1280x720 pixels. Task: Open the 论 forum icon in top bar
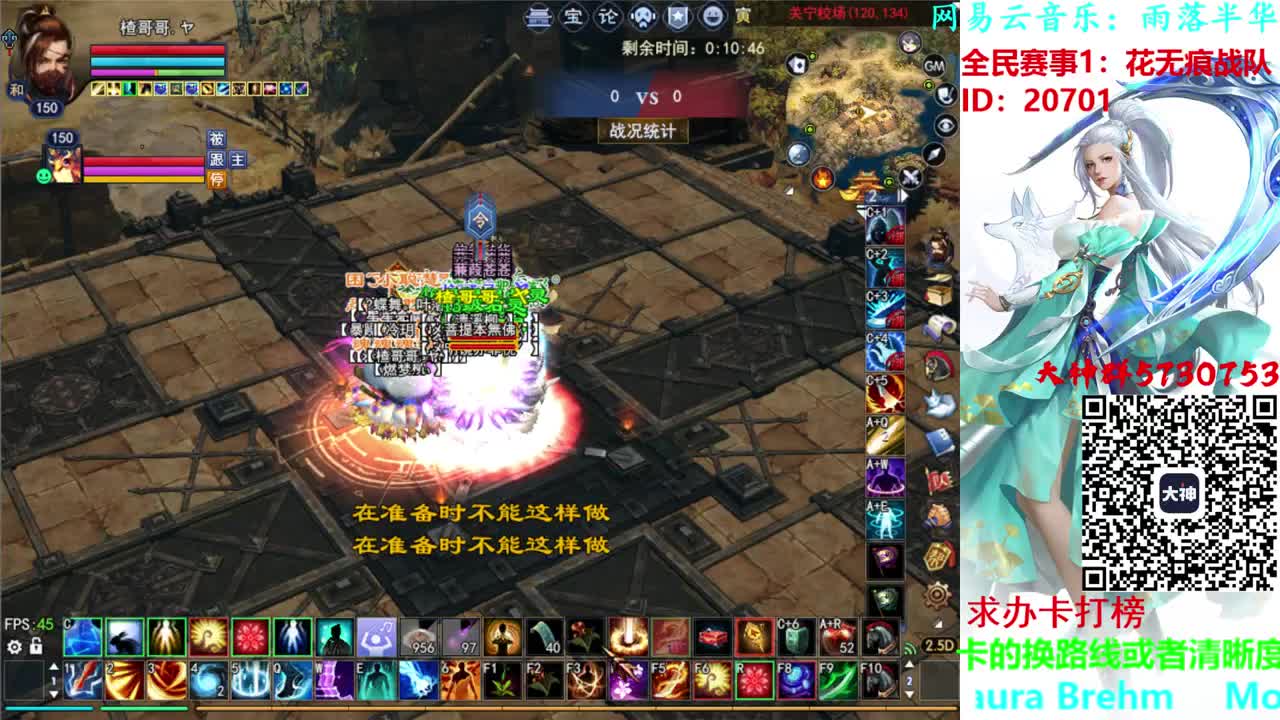coord(606,17)
